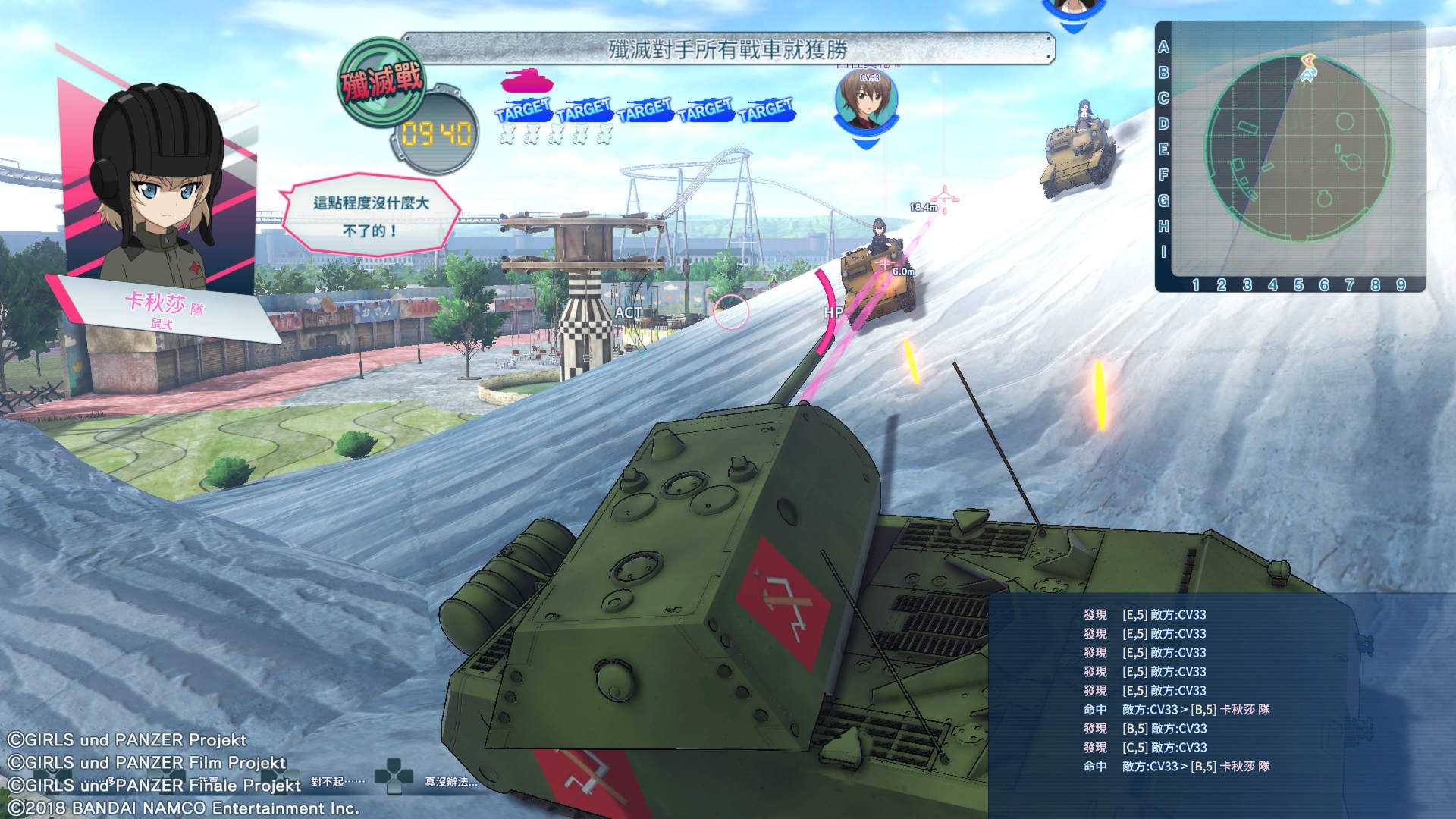Select the first blue TARGET tank icon
Viewport: 1456px width, 819px height.
click(x=522, y=108)
